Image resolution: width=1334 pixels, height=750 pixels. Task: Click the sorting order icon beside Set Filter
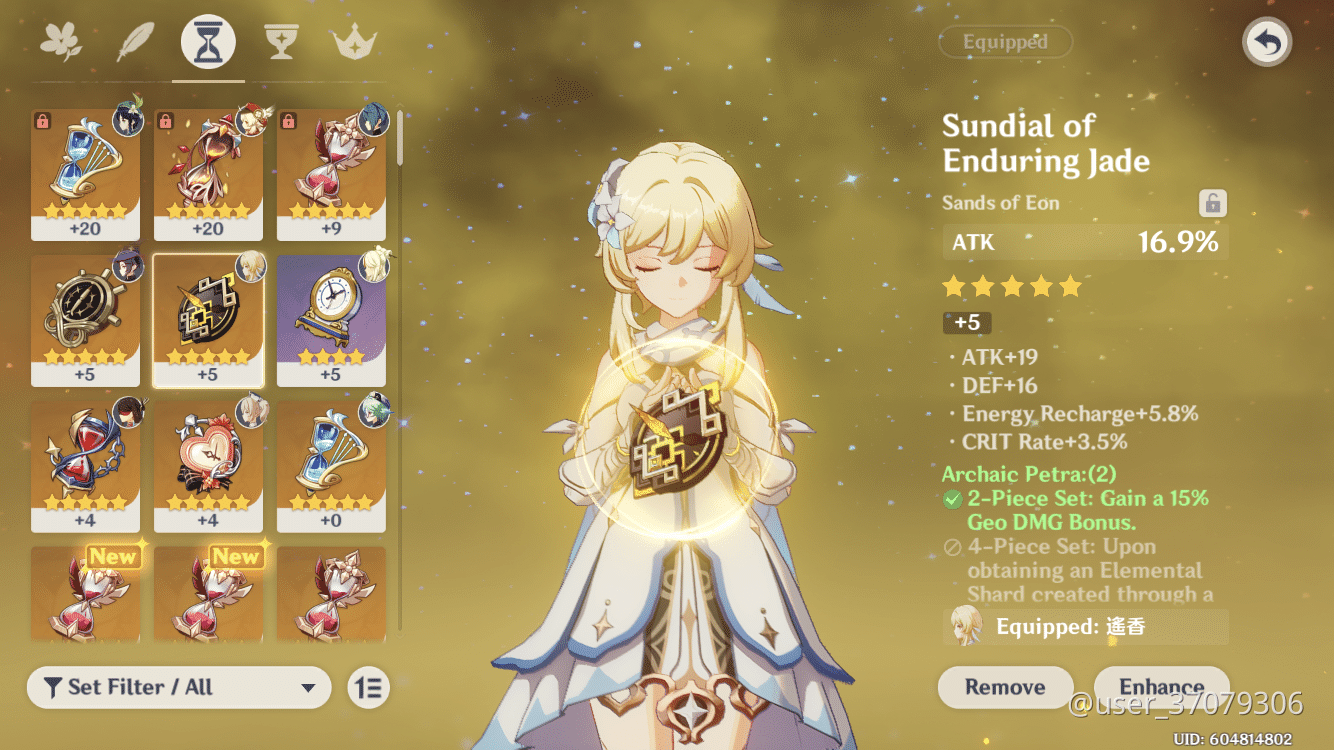(x=367, y=688)
